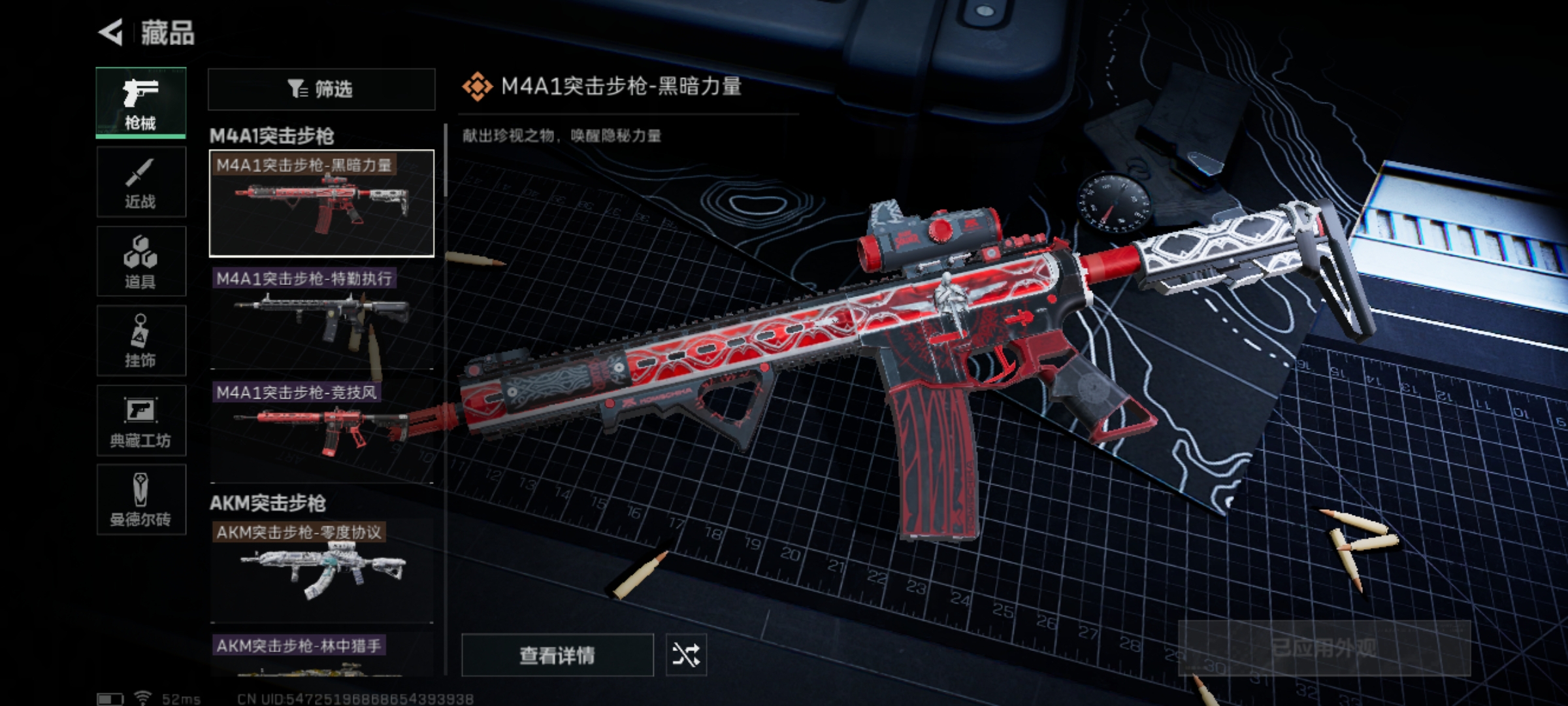
Task: Switch to the 枪械 firearms tab
Action: 141,103
